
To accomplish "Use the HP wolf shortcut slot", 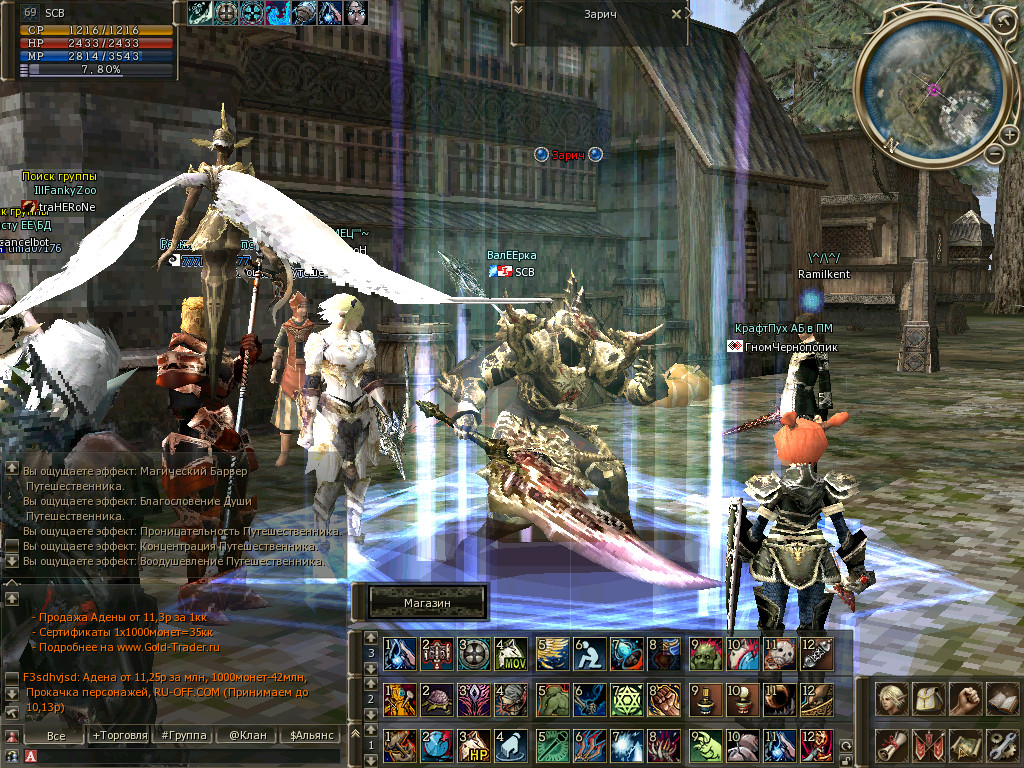I will pos(473,745).
